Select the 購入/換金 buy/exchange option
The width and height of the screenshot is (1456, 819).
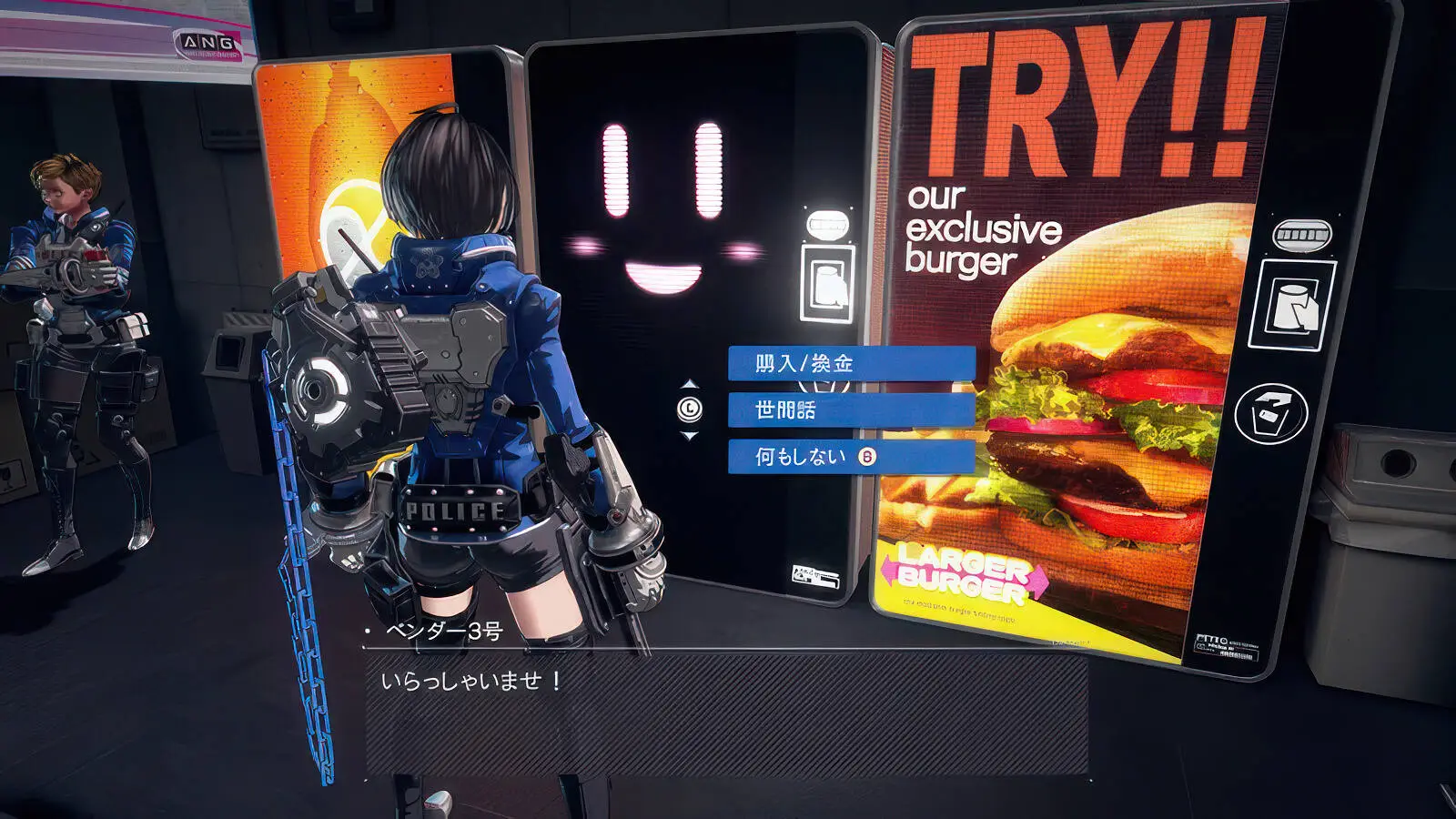tap(851, 363)
